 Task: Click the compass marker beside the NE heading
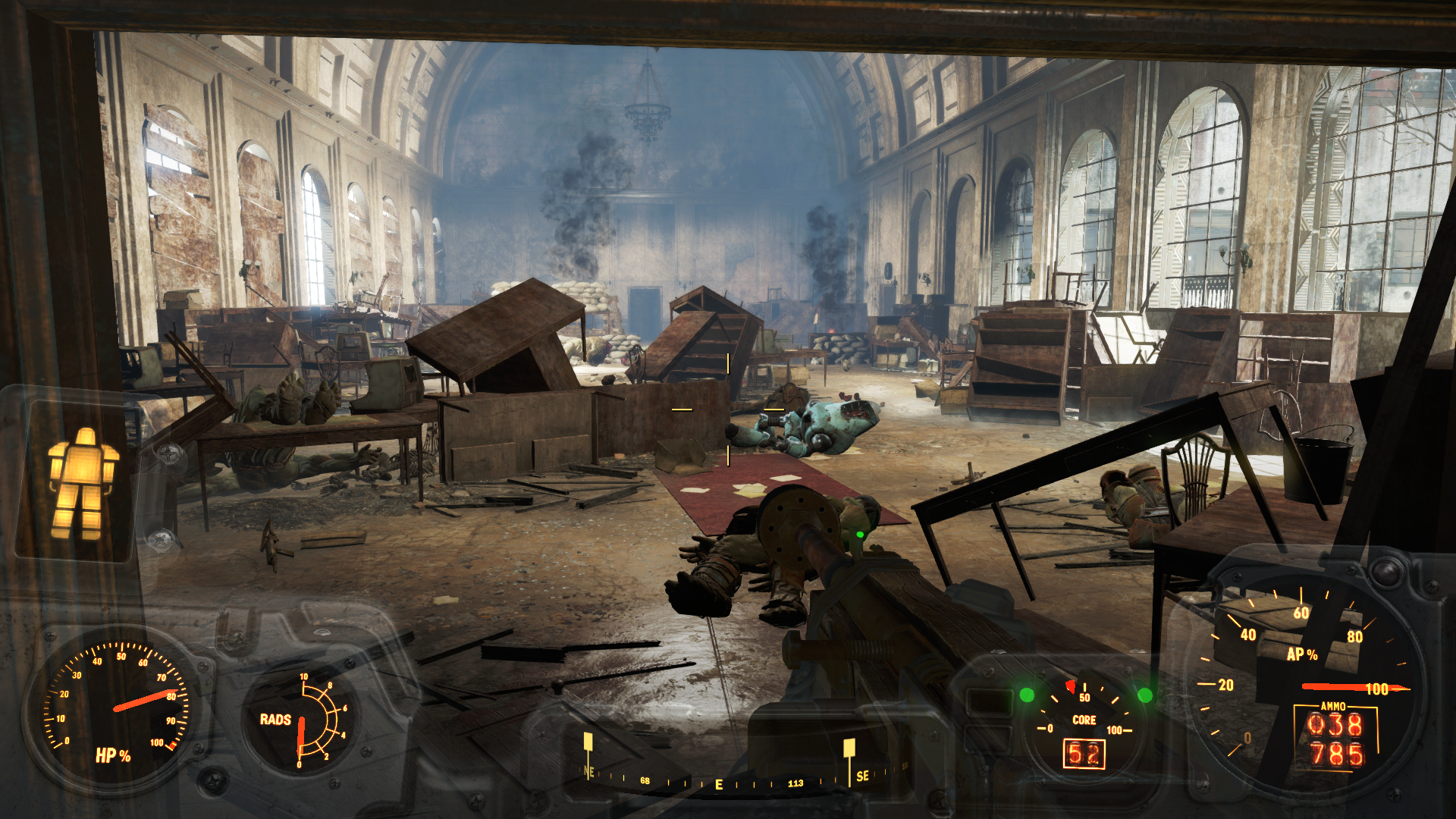click(588, 742)
